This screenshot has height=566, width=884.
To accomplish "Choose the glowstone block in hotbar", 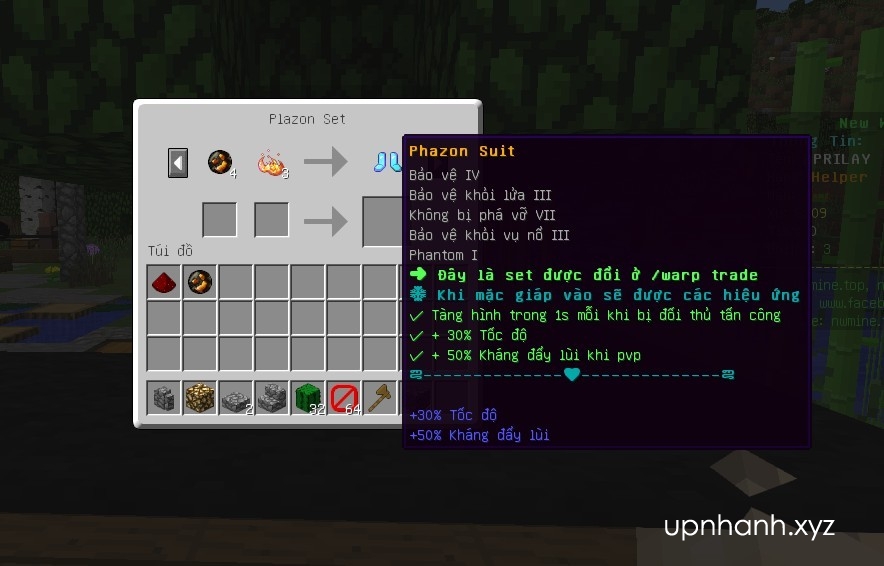I will 200,398.
